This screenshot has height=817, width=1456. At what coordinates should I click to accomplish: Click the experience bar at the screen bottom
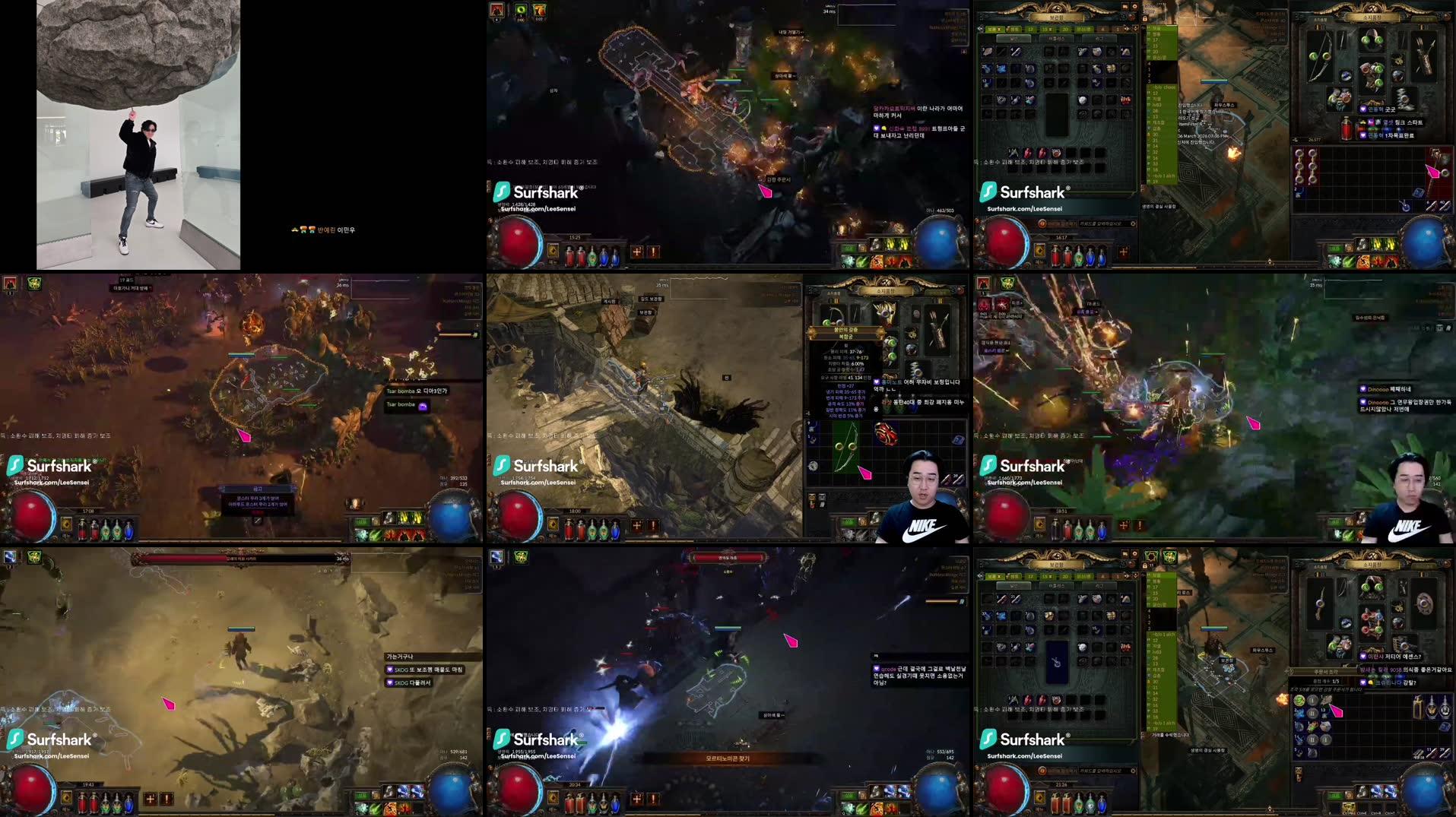(1217, 815)
